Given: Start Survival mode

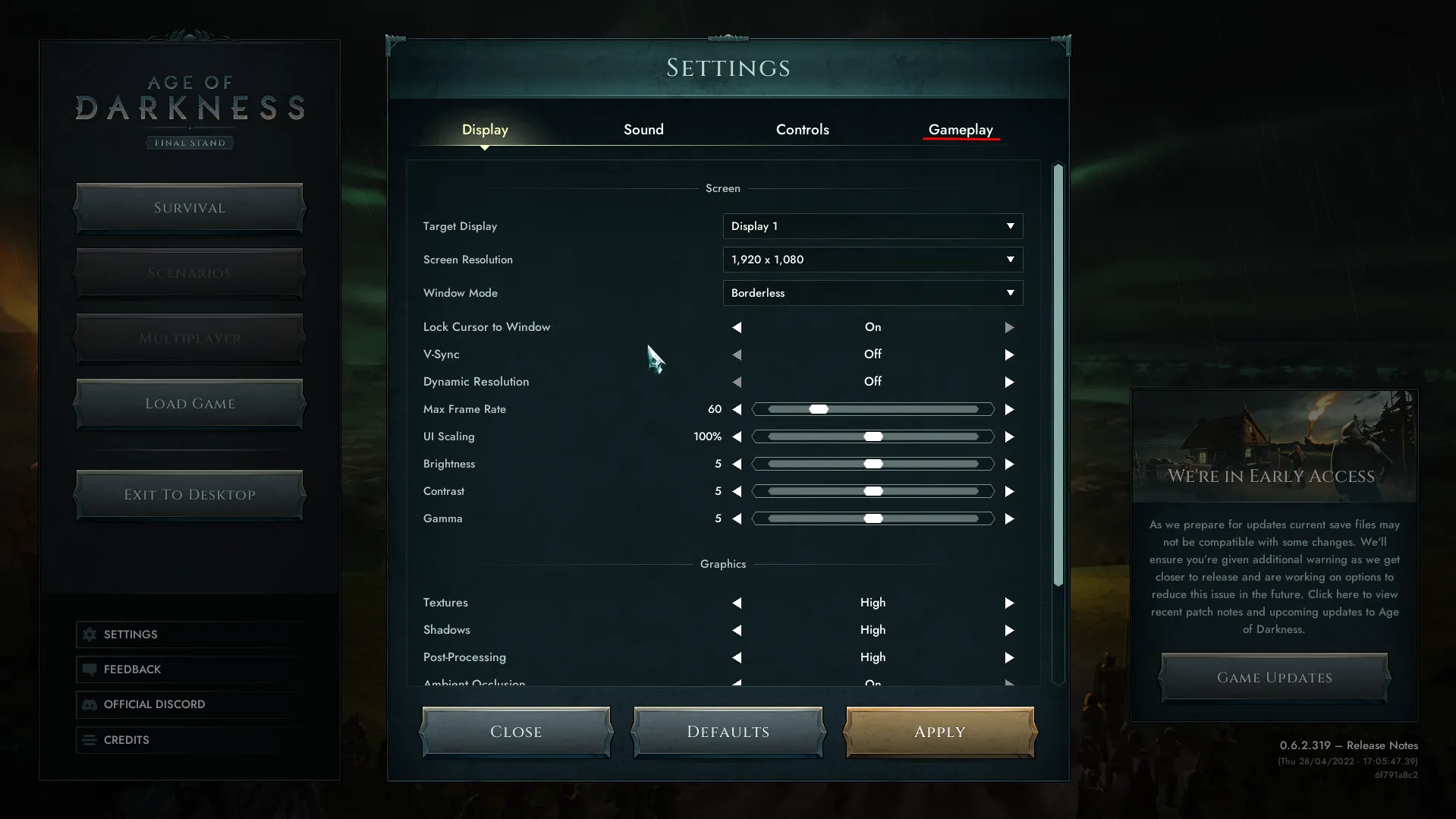Looking at the screenshot, I should click(190, 208).
